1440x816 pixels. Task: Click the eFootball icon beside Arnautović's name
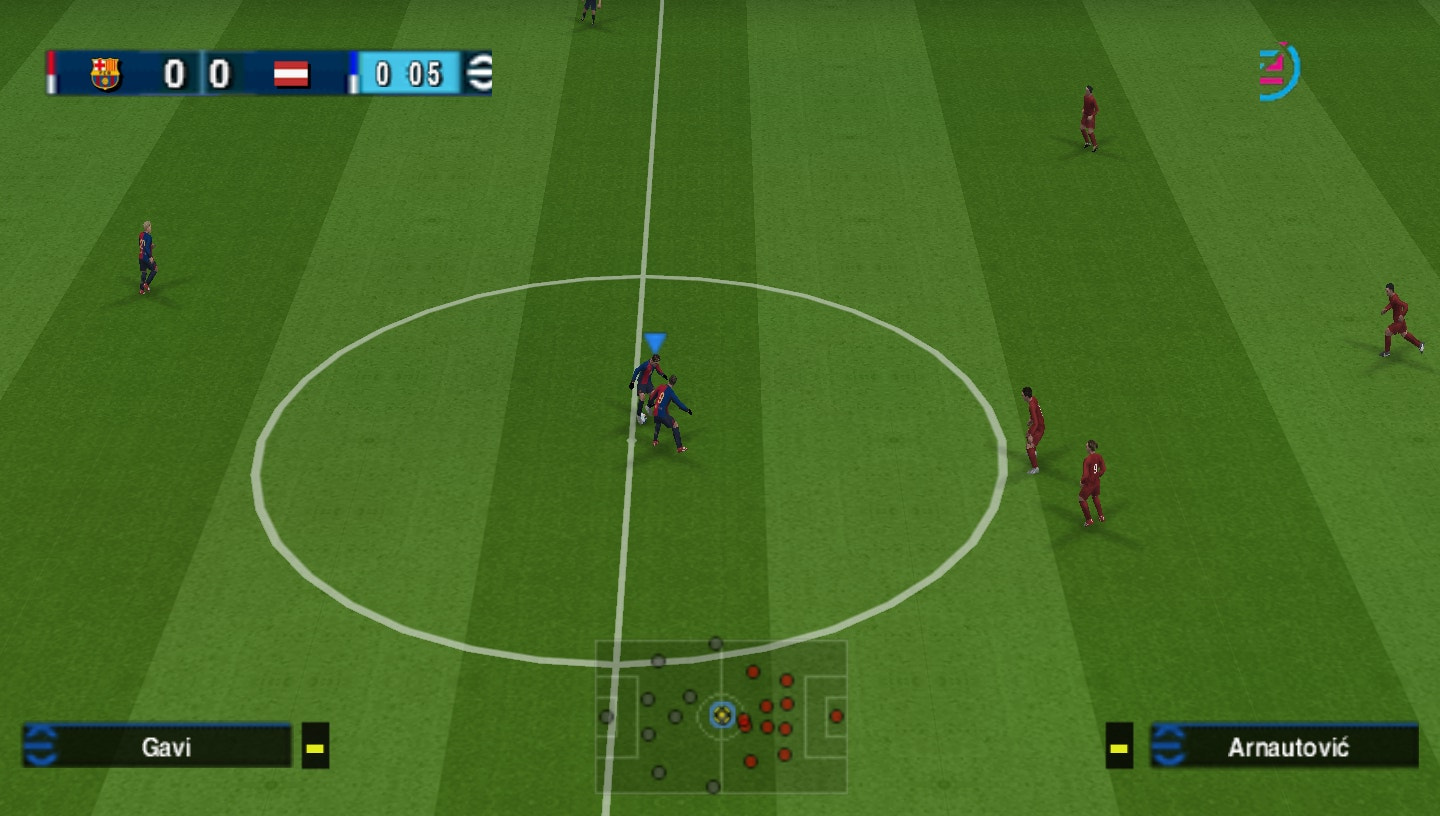coord(1168,747)
